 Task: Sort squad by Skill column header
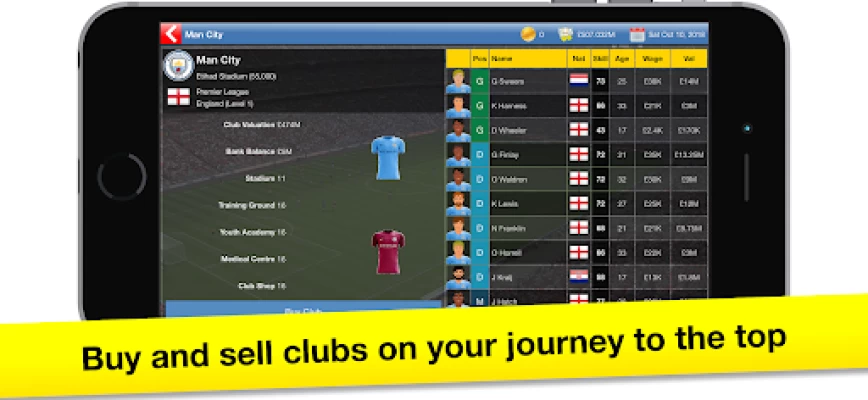[x=601, y=59]
